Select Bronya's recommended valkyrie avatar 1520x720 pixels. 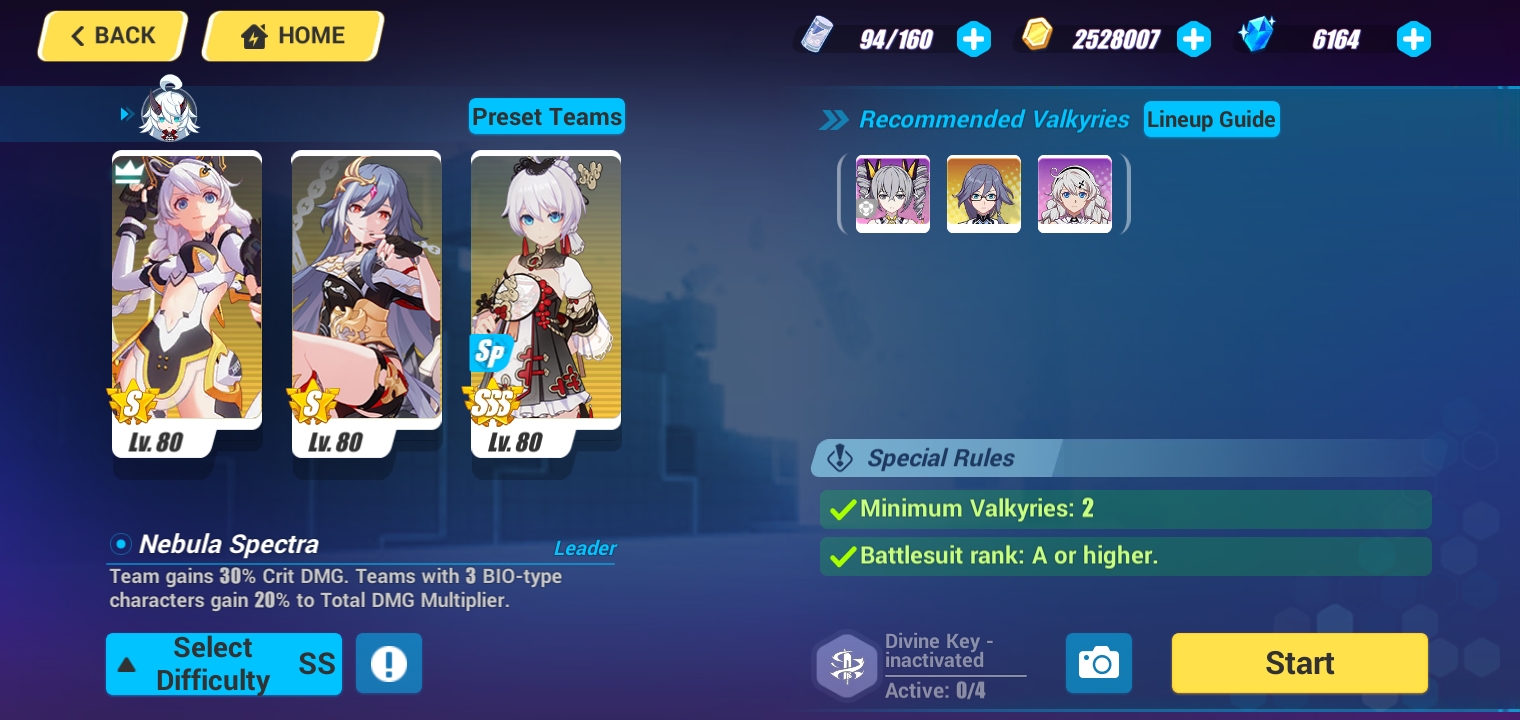pos(892,193)
